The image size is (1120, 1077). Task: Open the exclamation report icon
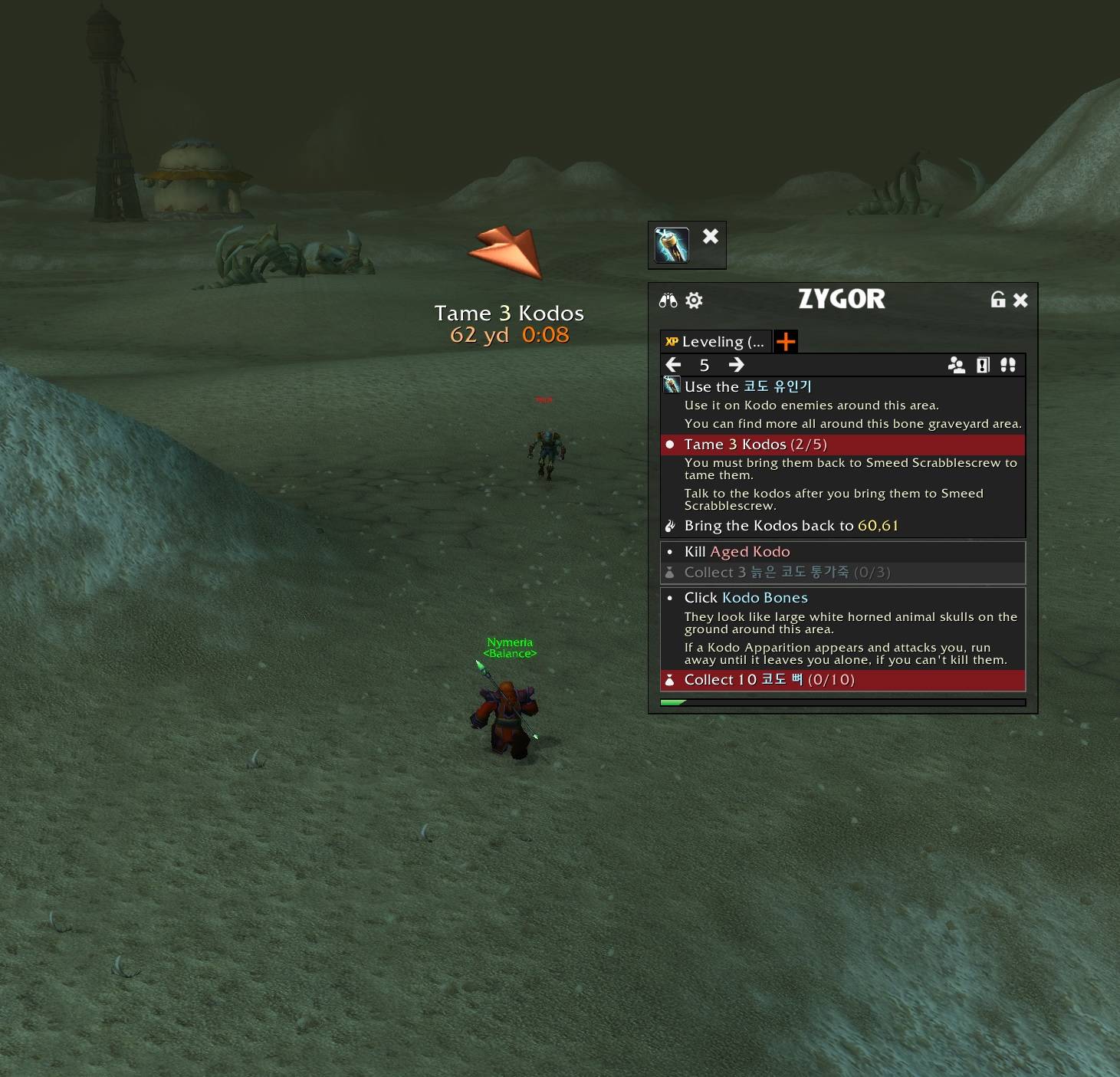(983, 365)
